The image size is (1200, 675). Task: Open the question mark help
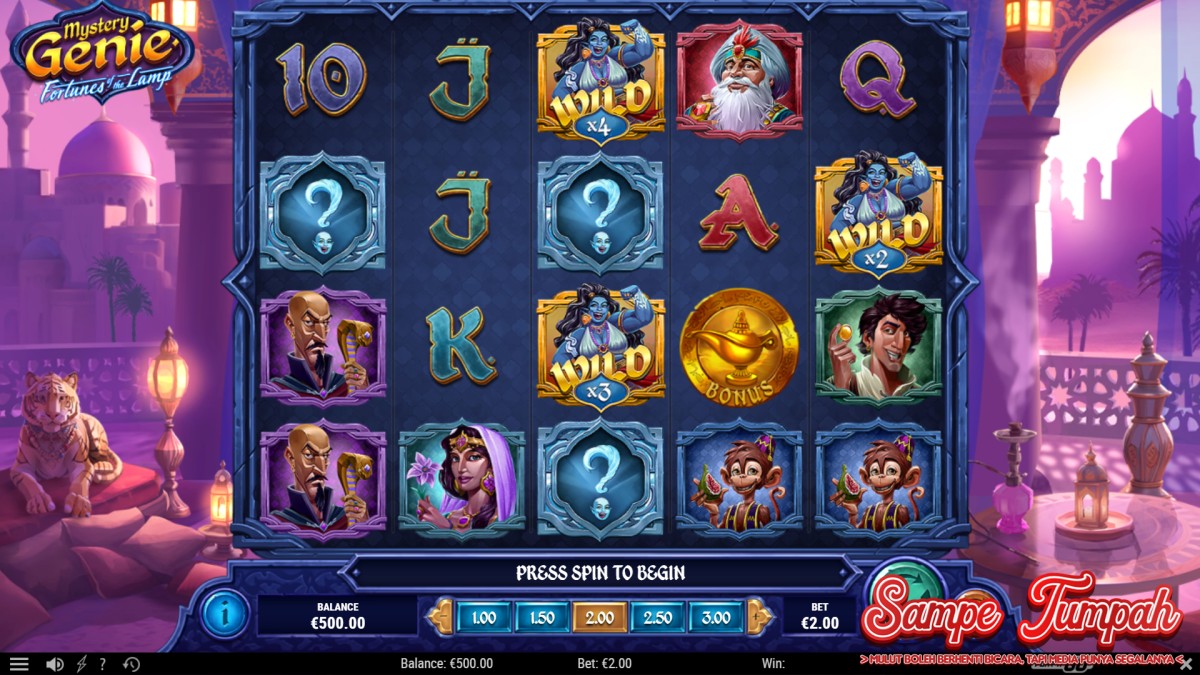click(102, 664)
